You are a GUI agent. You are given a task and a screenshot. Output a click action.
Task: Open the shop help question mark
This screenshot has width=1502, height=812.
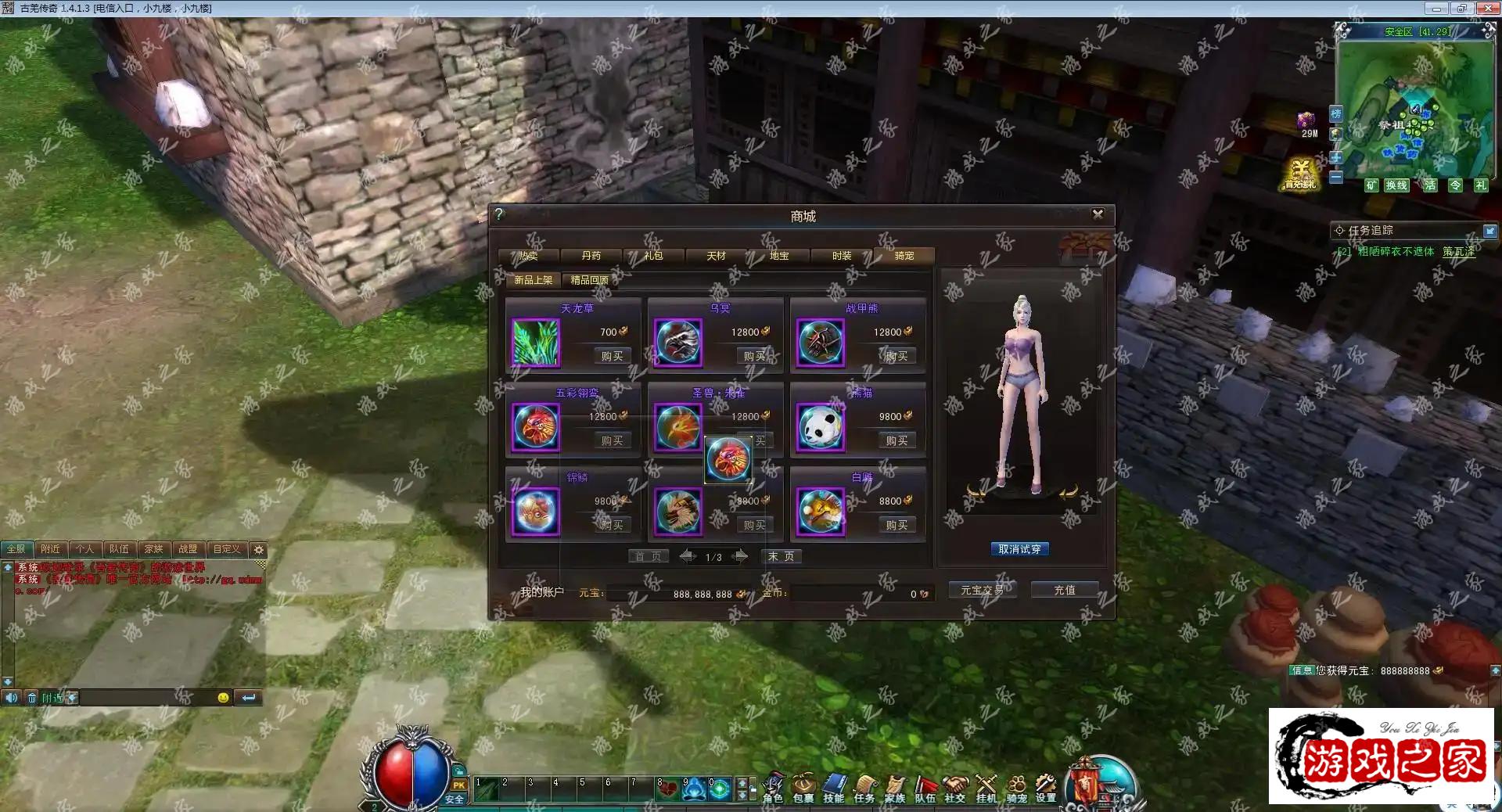[x=499, y=214]
